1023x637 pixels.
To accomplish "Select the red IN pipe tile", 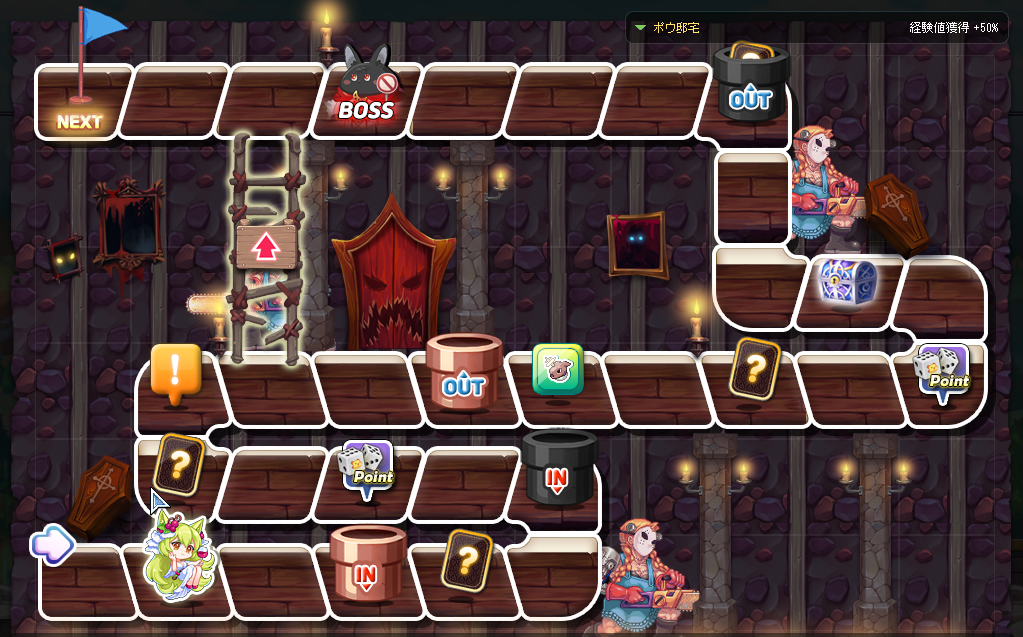I will 367,564.
